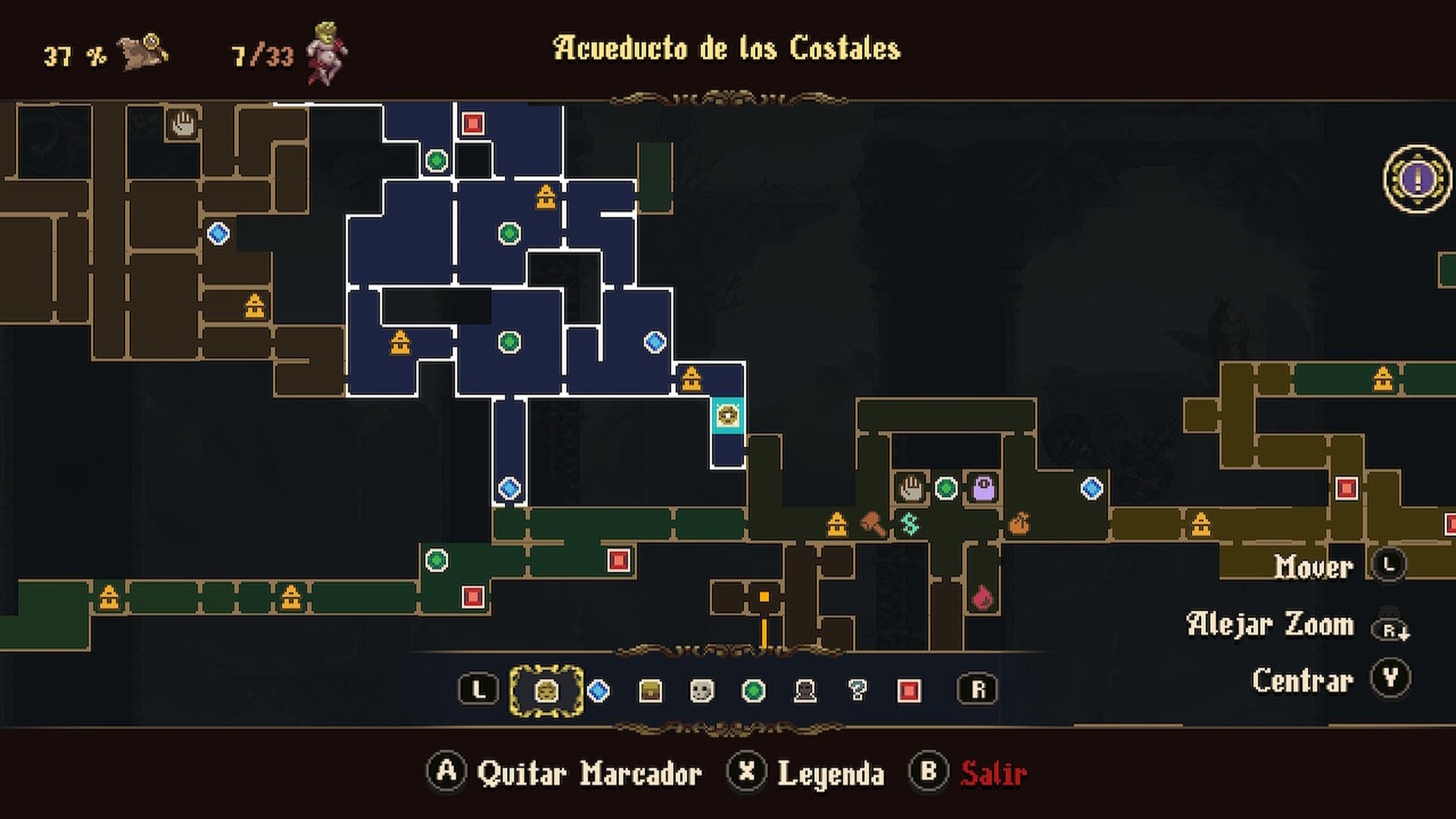Open the Leyenda legend
The width and height of the screenshot is (1456, 819).
pyautogui.click(x=831, y=774)
